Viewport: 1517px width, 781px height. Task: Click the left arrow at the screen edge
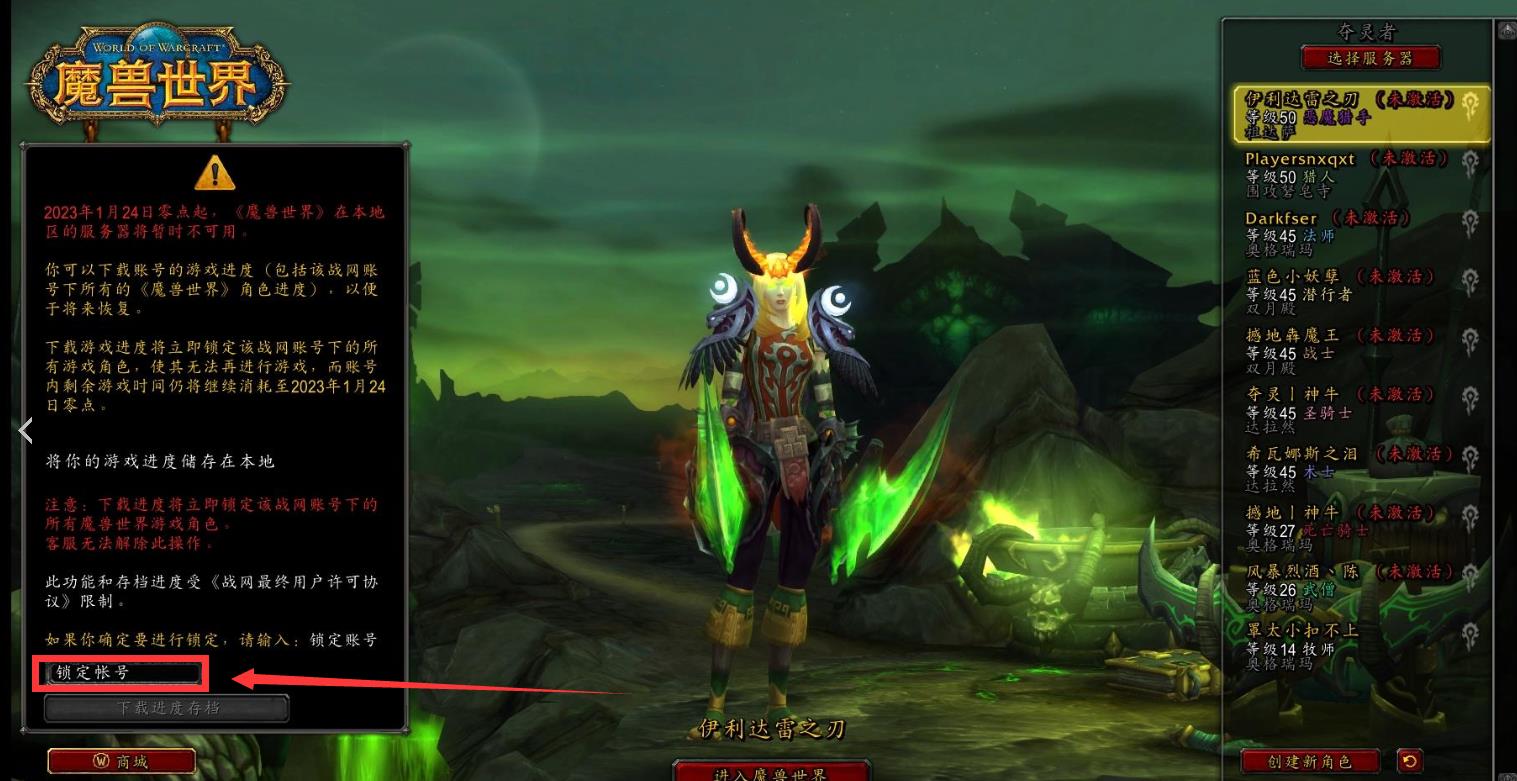(x=26, y=431)
